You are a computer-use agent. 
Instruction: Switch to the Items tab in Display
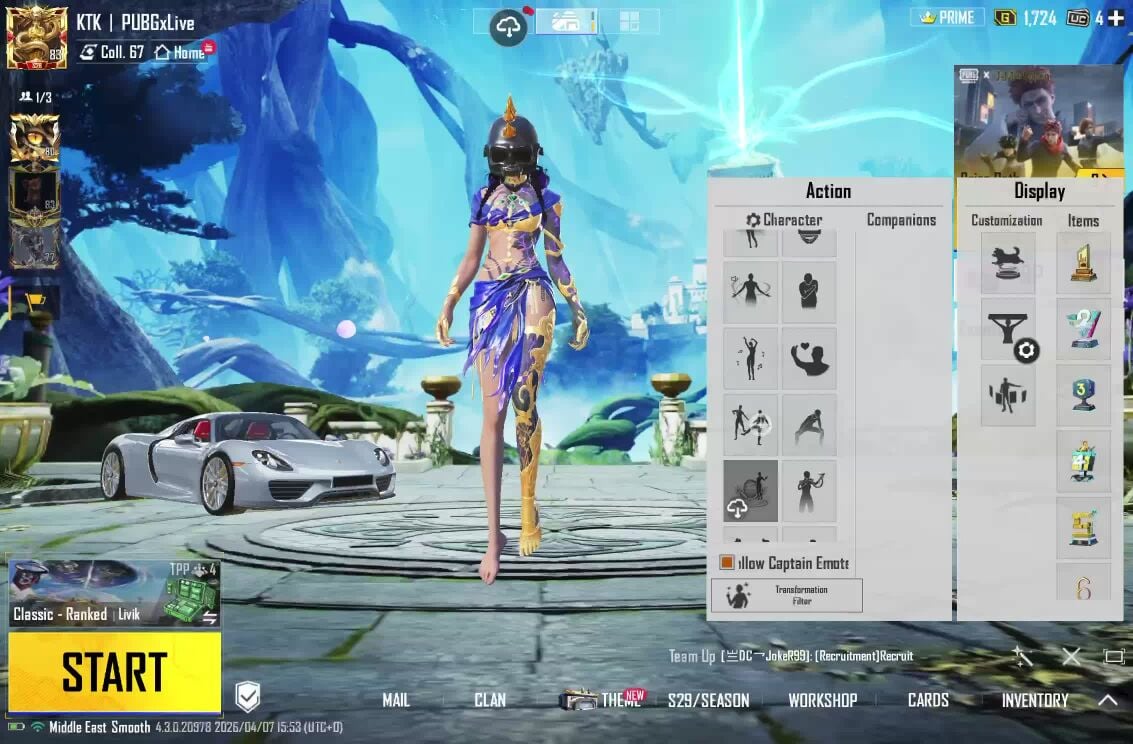coord(1083,221)
